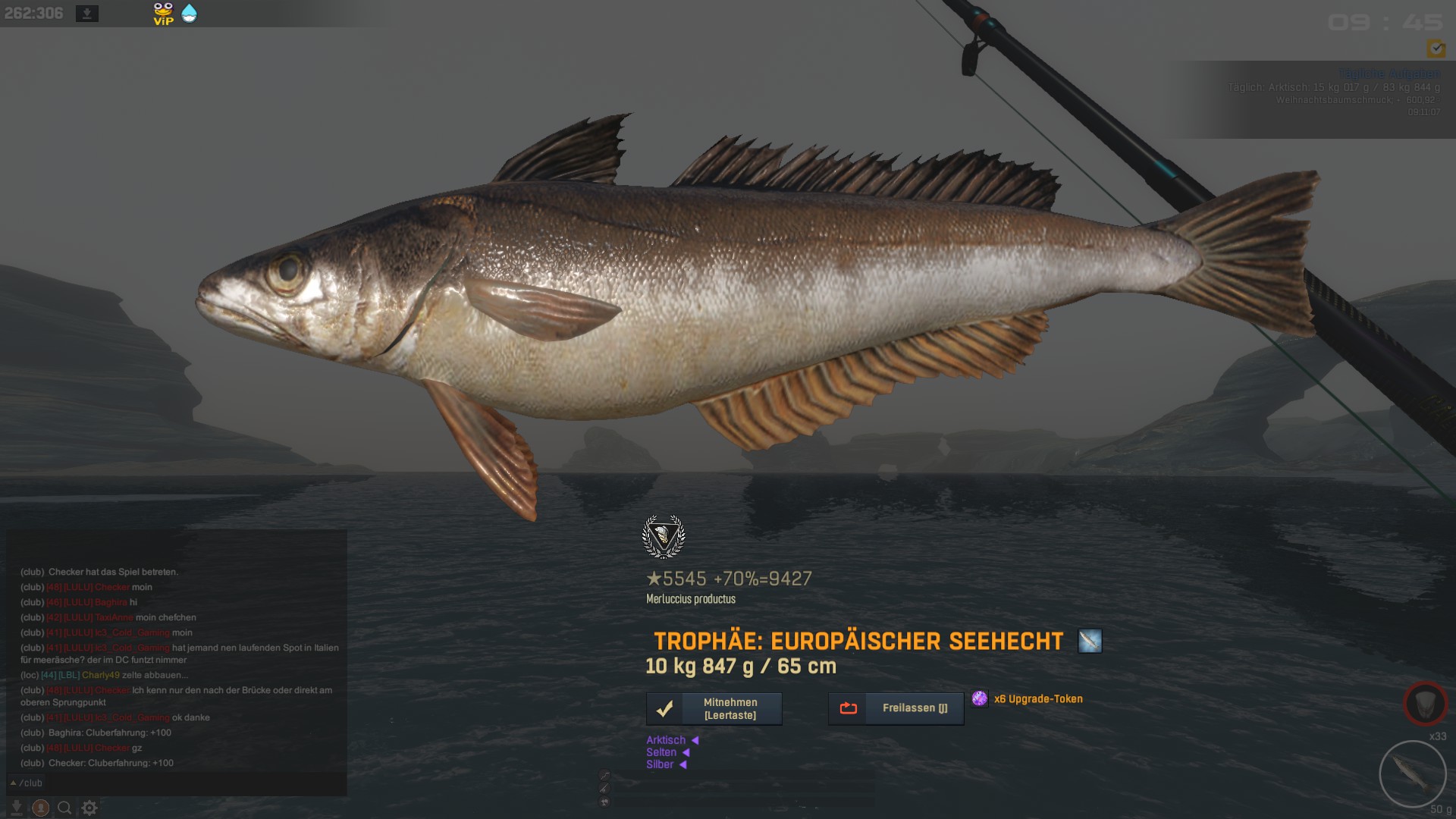Select the fish bait circle slot
The height and width of the screenshot is (819, 1456).
pos(1412,774)
